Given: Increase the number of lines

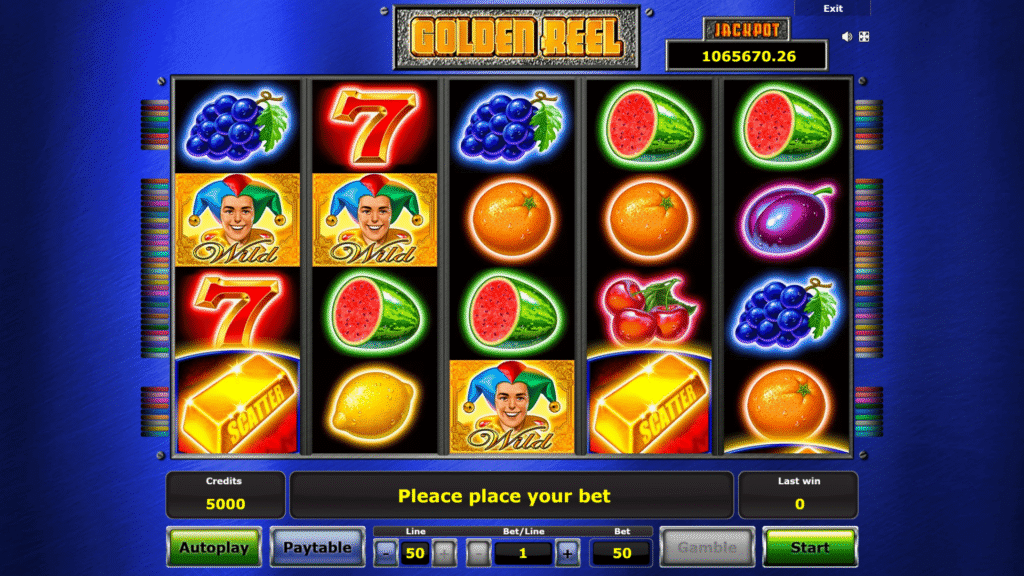Looking at the screenshot, I should (444, 552).
